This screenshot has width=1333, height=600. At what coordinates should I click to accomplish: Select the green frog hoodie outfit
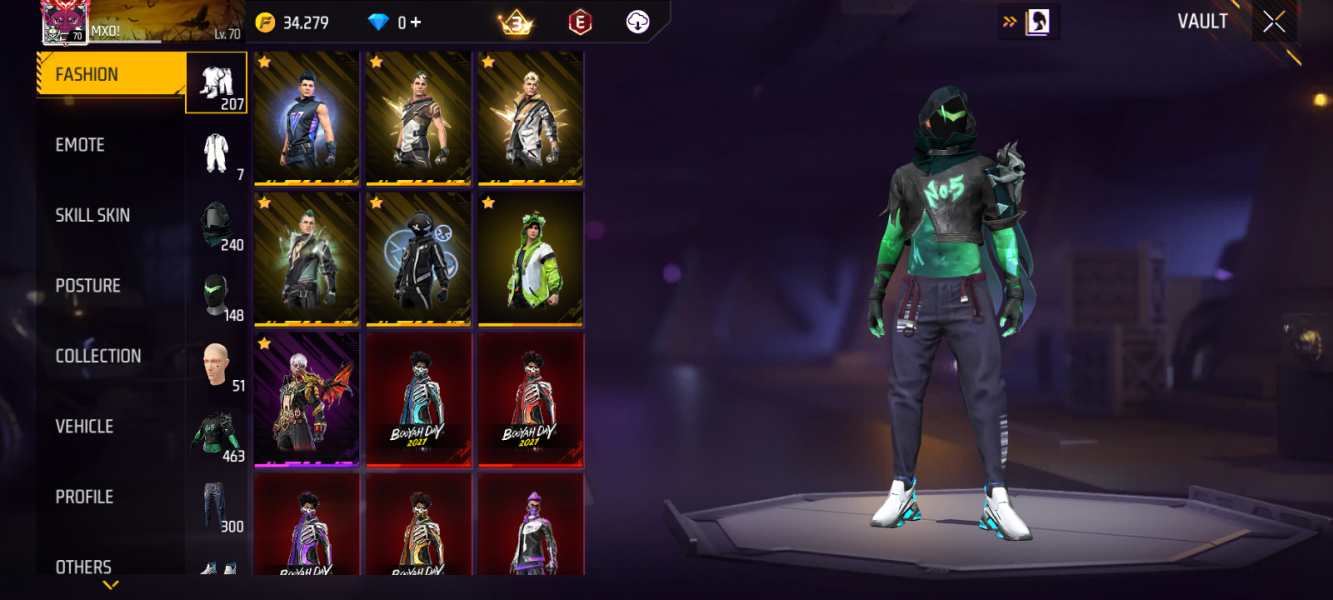tap(530, 259)
